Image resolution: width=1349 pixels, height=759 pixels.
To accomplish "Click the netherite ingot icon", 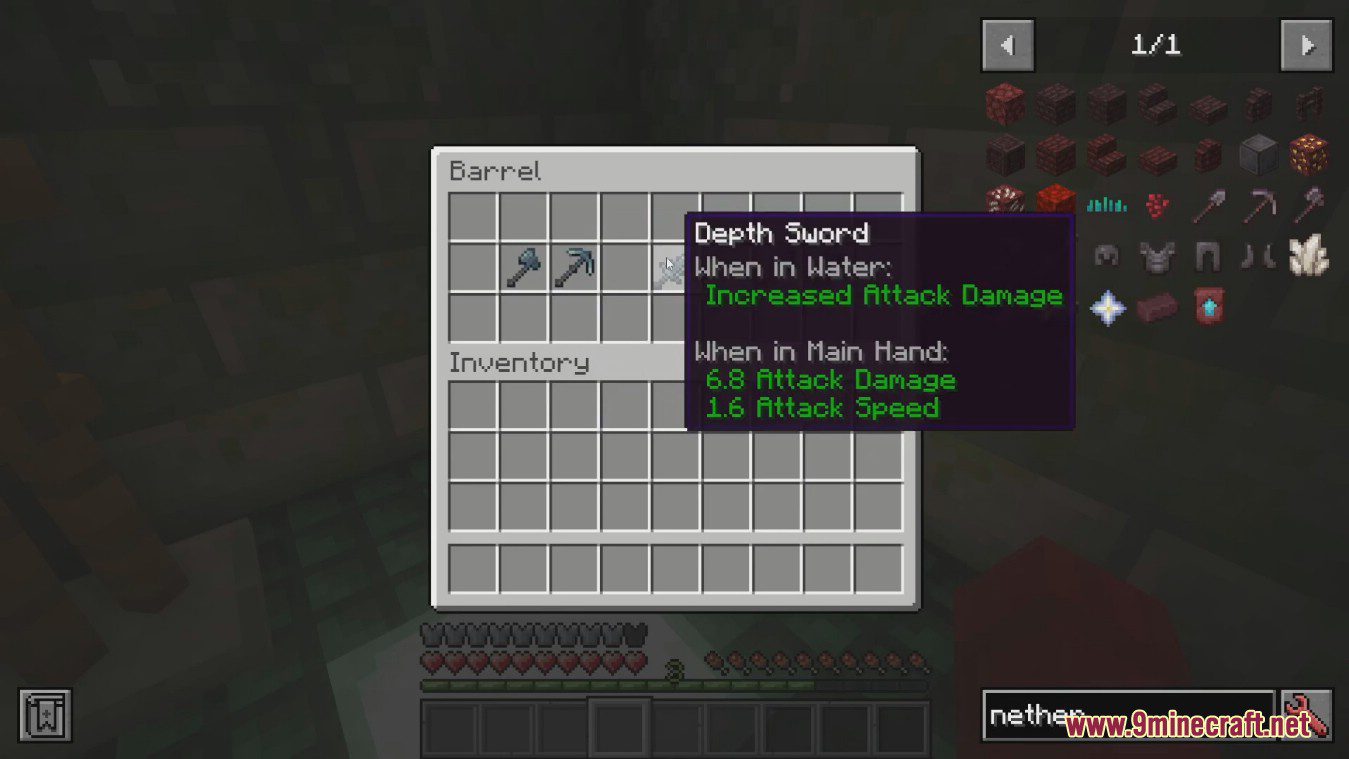I will pyautogui.click(x=1157, y=307).
